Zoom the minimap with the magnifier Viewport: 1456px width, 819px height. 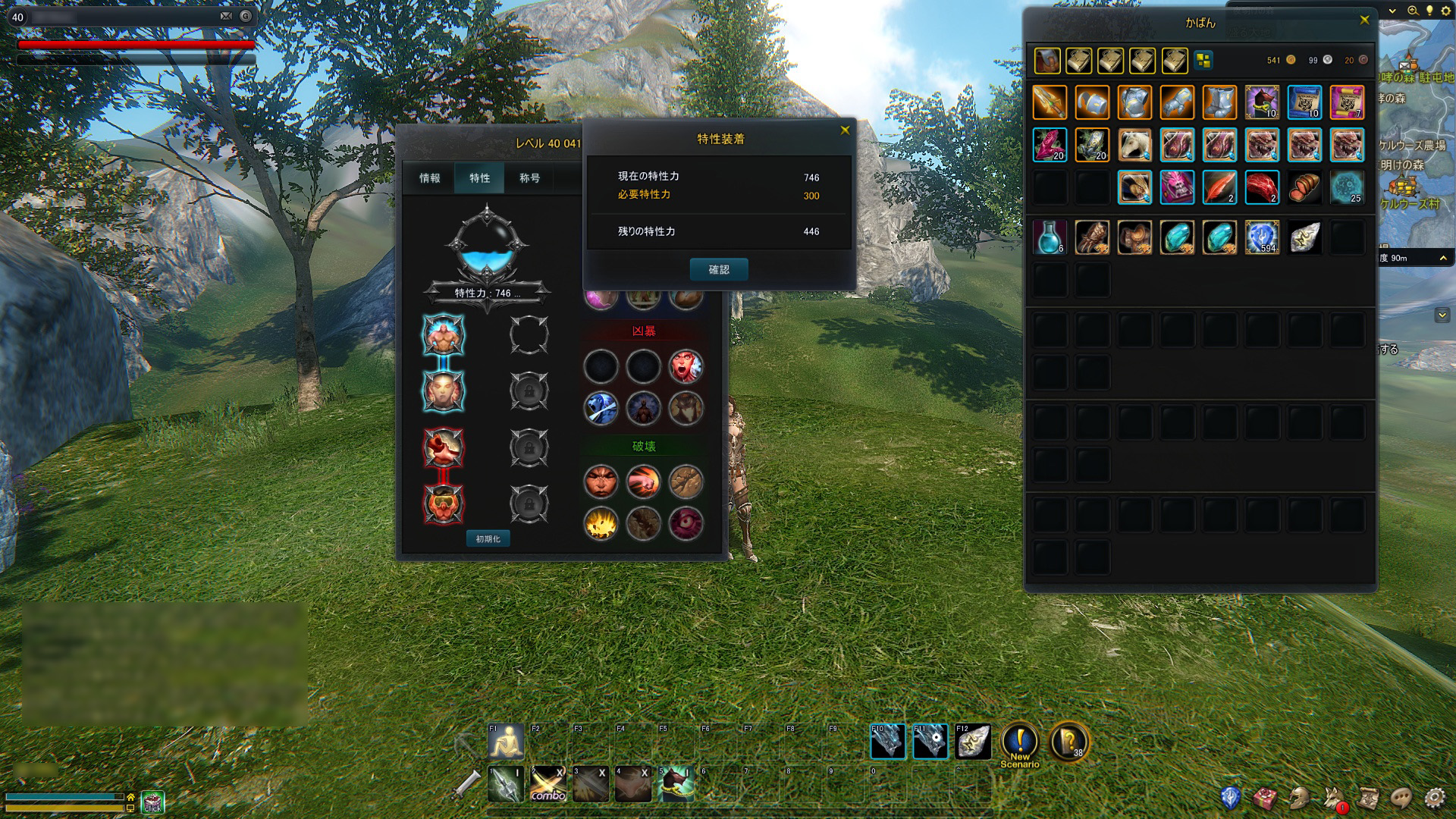tap(1413, 11)
